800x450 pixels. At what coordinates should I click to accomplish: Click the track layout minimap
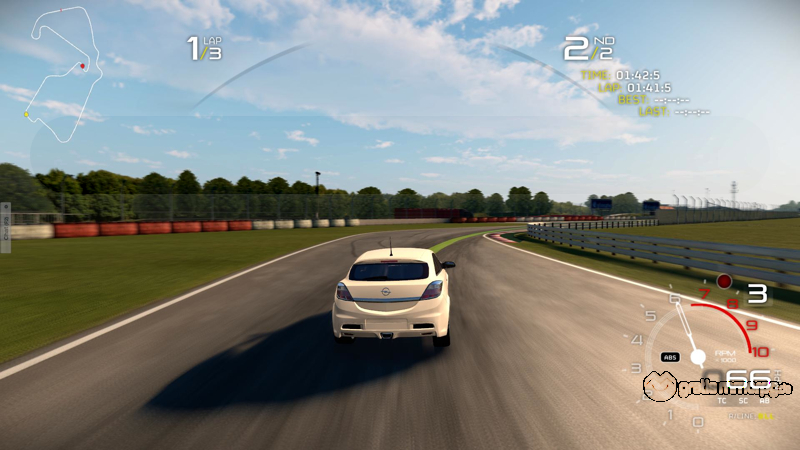point(60,68)
